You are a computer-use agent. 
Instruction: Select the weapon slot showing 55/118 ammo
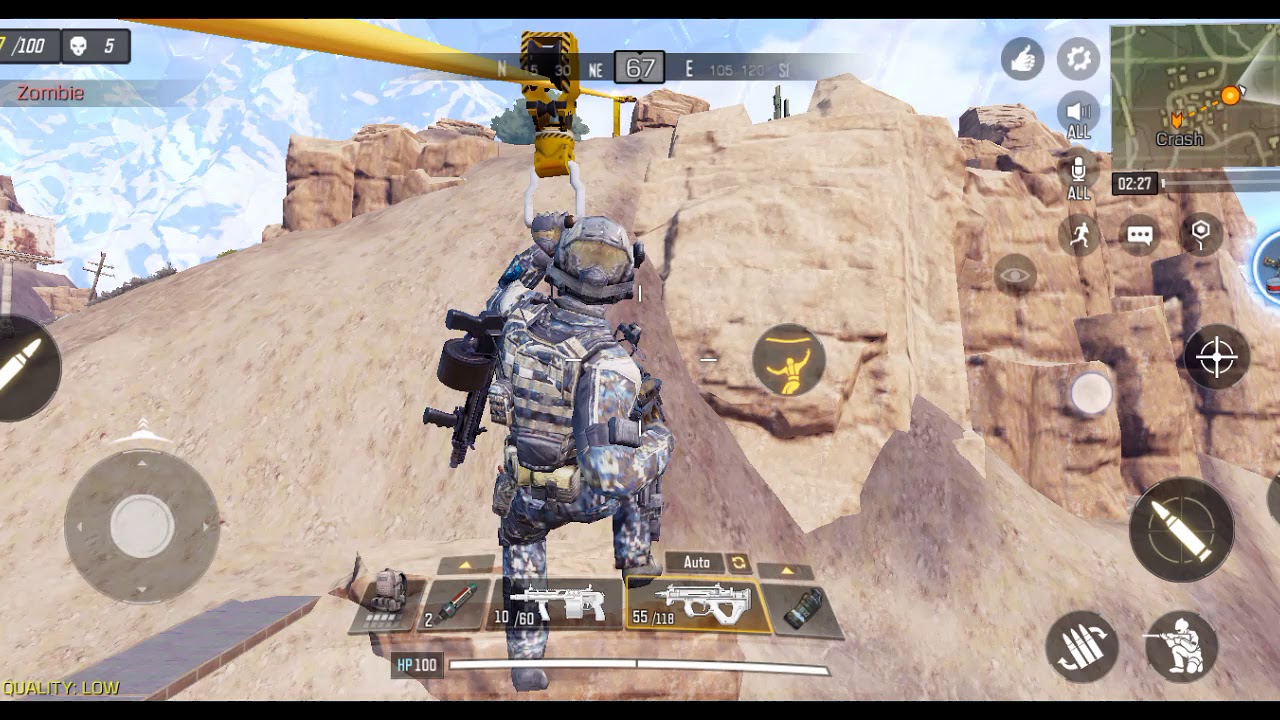696,605
